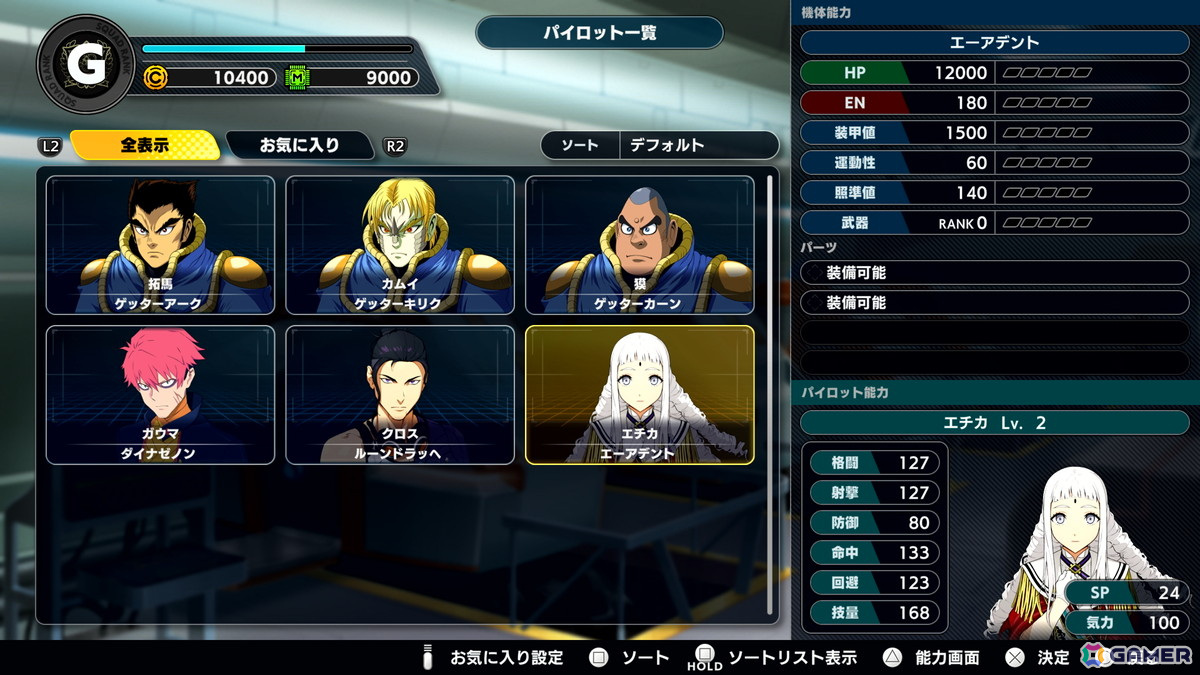
Task: Select the first 装備可能 parts slot
Action: coord(995,272)
